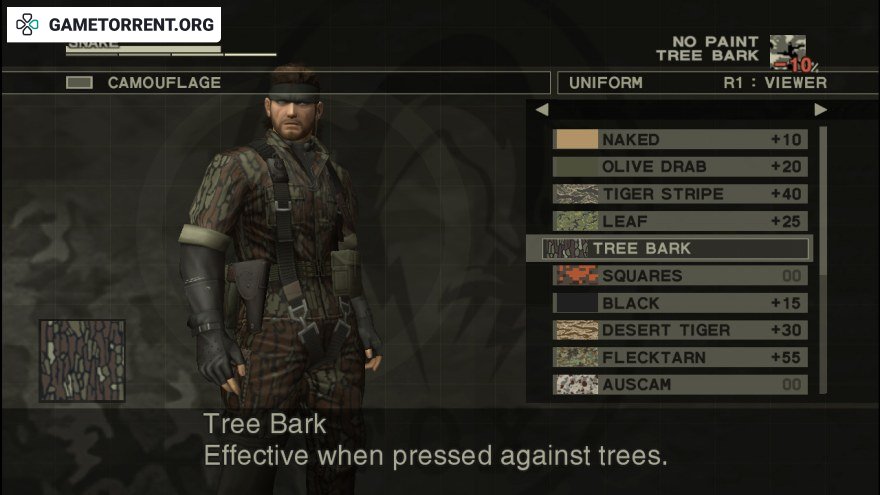
Task: Choose the Olive Drab camouflage
Action: coord(680,167)
